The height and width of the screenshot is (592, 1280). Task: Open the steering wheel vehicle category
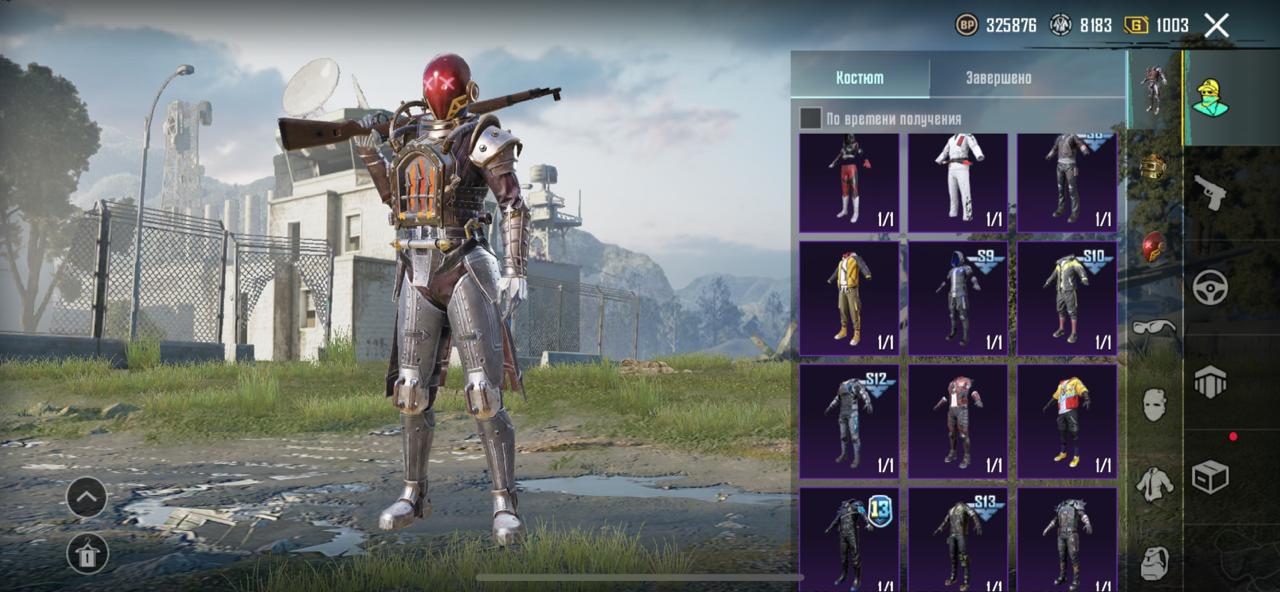[x=1210, y=288]
